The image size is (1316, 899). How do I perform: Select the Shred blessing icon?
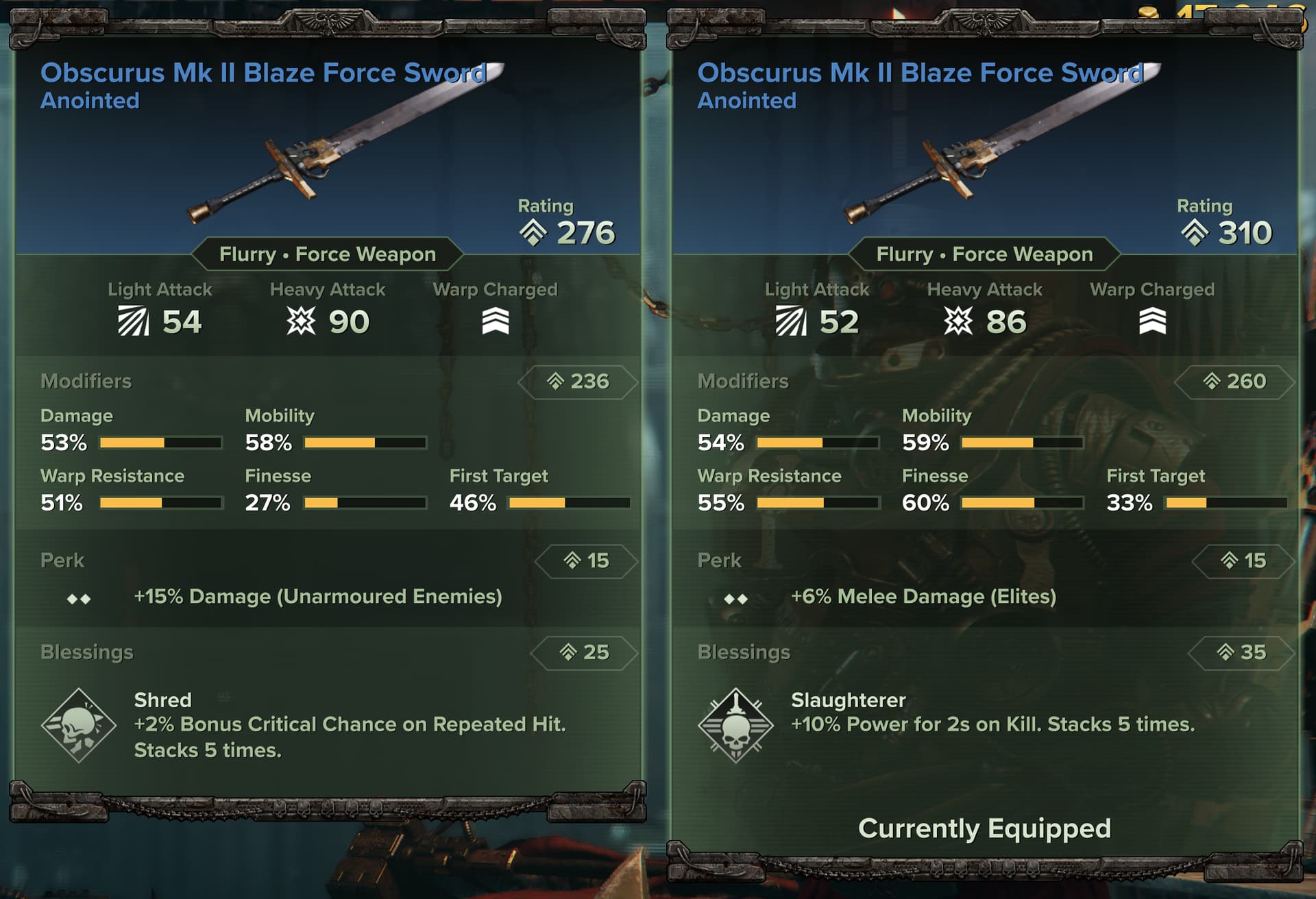(x=78, y=725)
